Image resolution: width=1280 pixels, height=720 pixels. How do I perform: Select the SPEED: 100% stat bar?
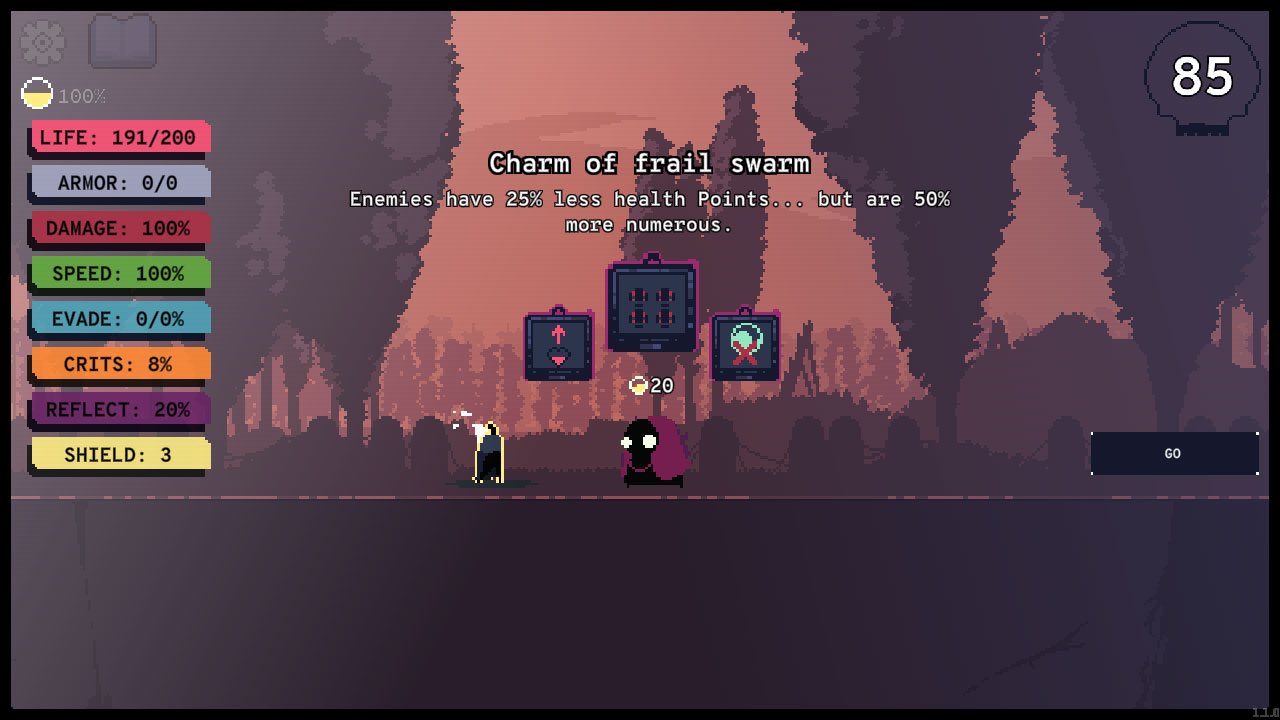tap(118, 273)
